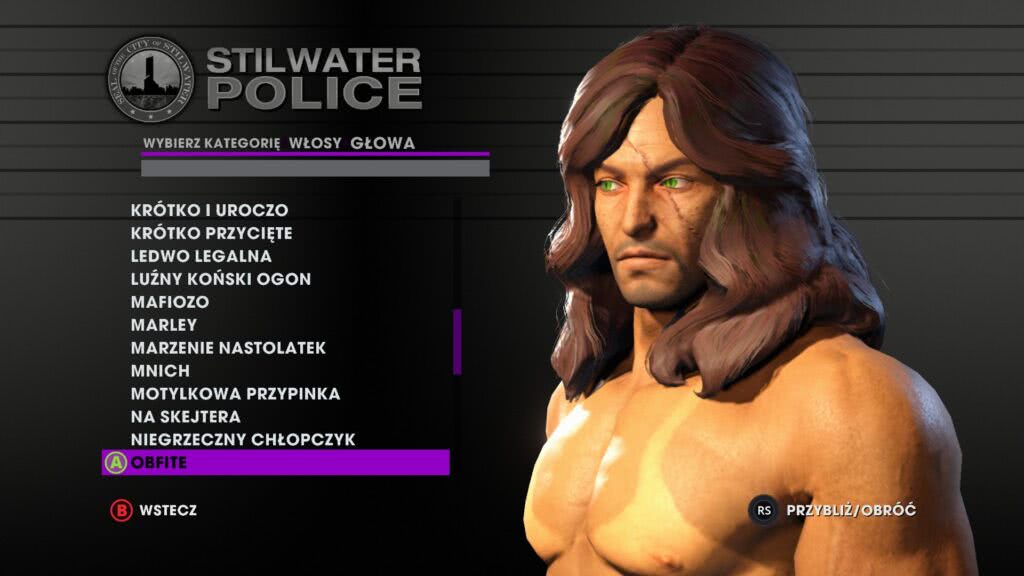Choose the Mafiozo hairstyle
Viewport: 1024px width, 576px height.
click(x=170, y=302)
